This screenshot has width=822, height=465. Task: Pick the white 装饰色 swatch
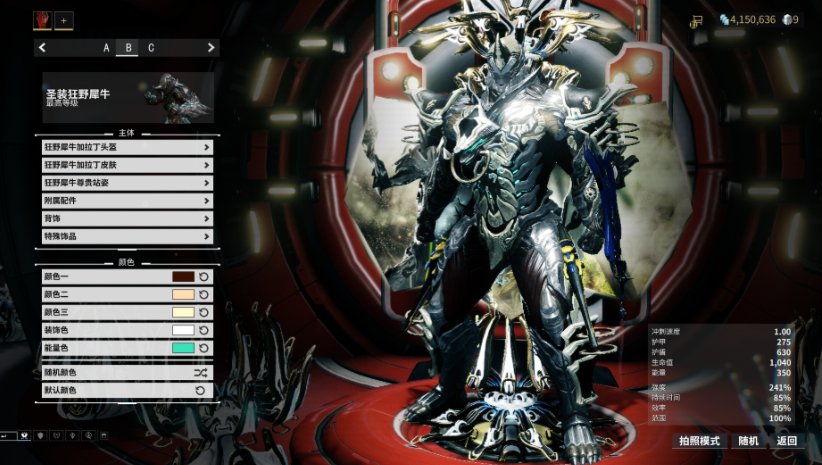[x=183, y=330]
